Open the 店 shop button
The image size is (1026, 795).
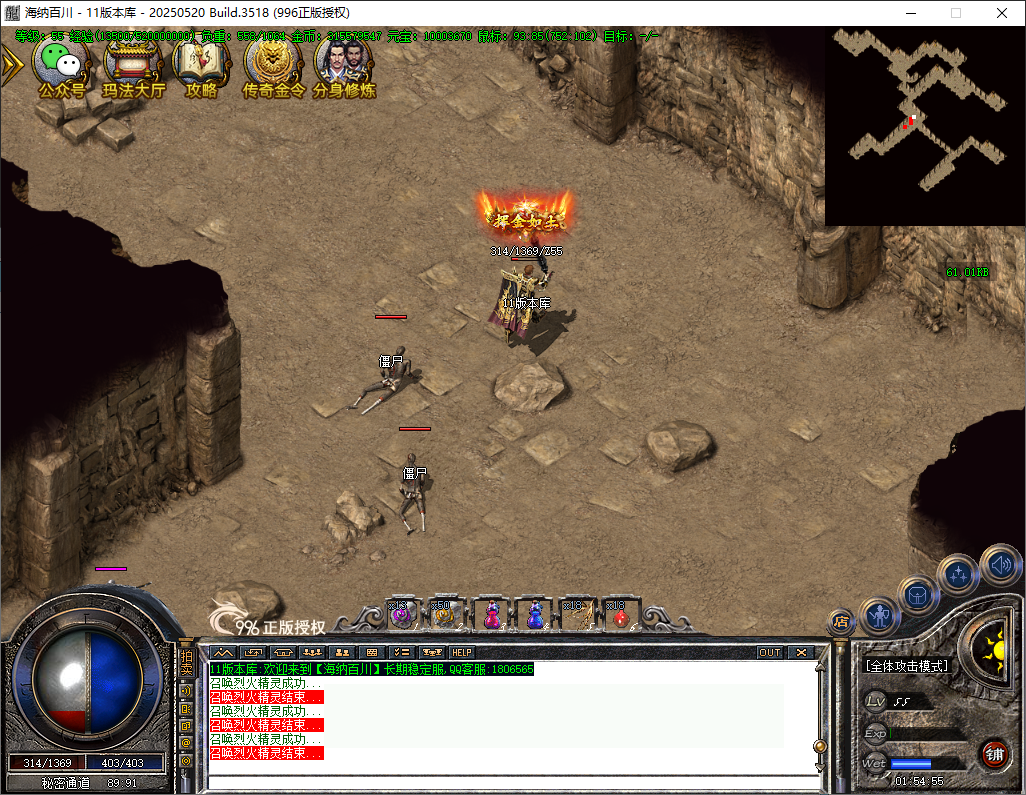click(840, 622)
